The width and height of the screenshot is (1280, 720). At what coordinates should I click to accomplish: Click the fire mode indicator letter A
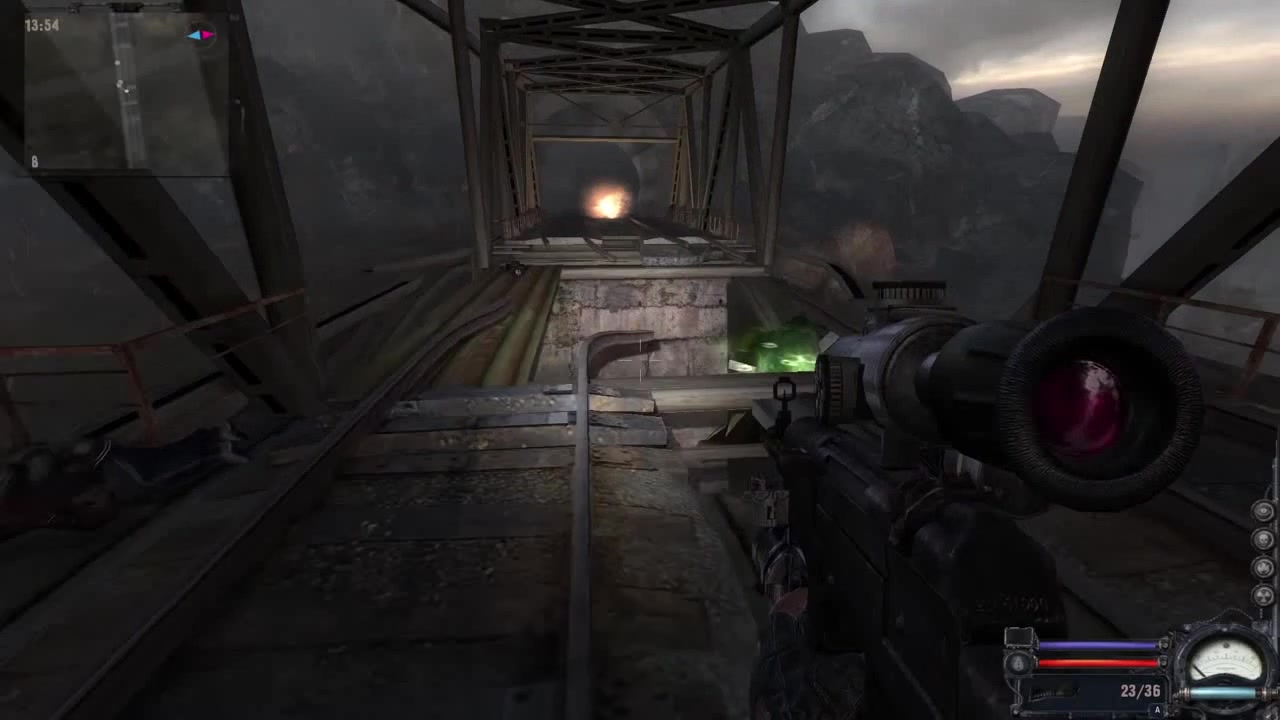tap(1157, 709)
